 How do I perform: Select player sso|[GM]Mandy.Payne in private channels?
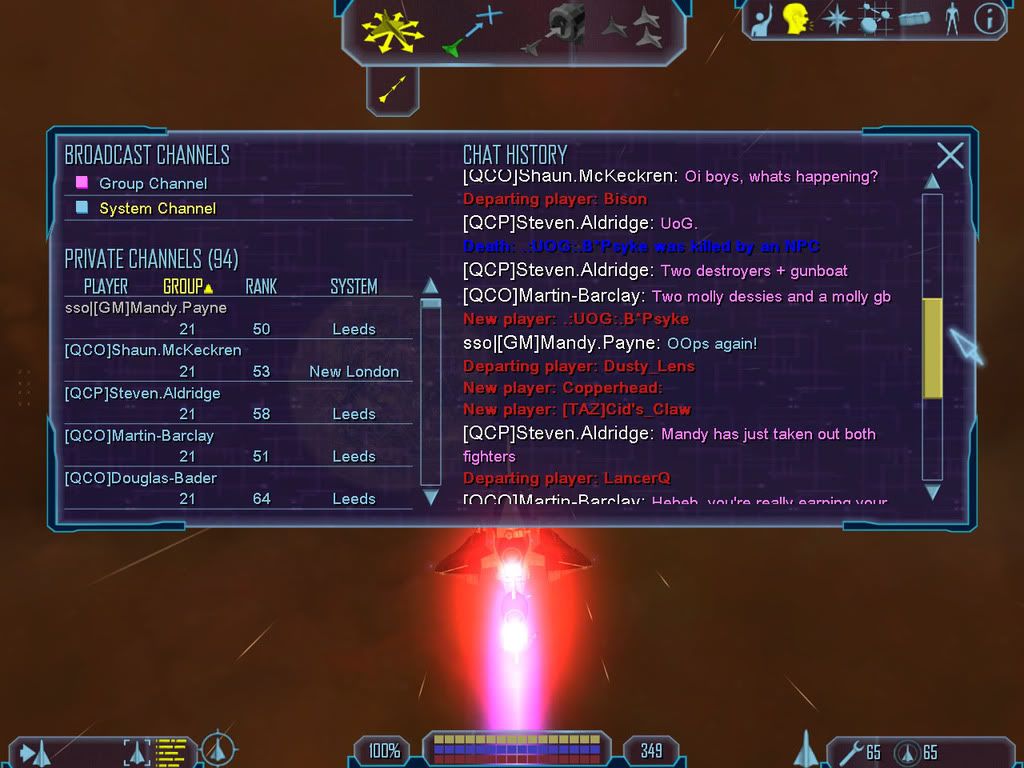coord(146,308)
